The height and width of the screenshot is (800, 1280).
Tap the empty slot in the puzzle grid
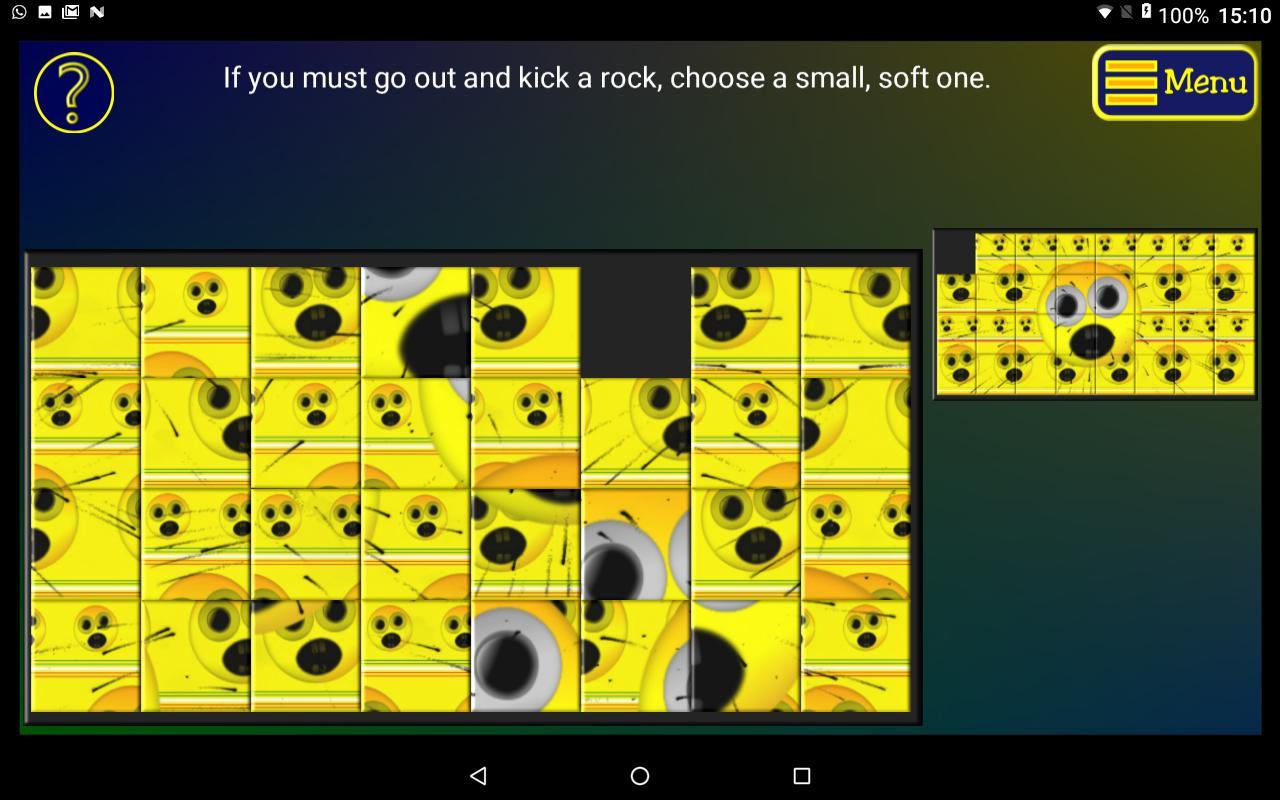[637, 320]
